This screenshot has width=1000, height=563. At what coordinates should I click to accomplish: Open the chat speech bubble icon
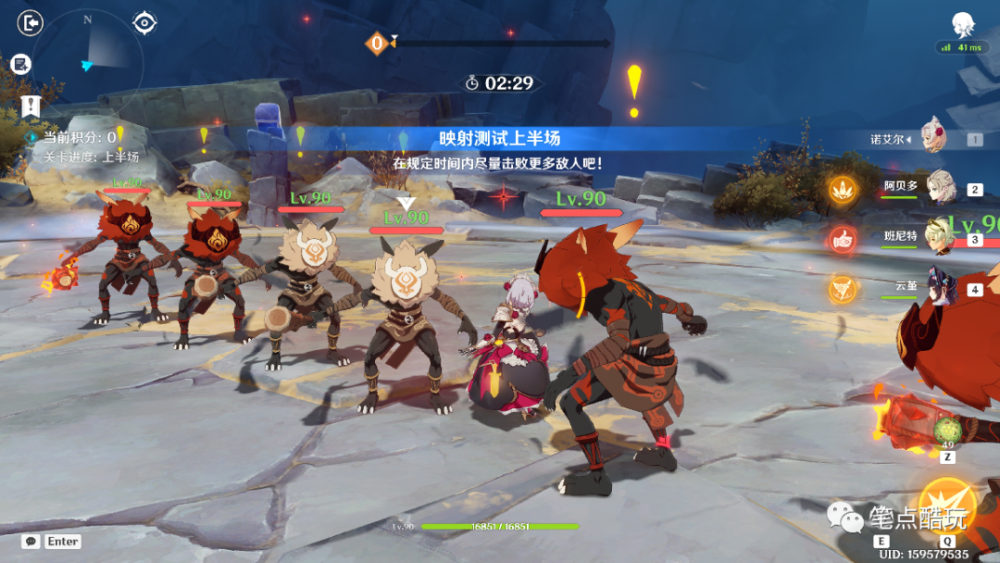31,541
